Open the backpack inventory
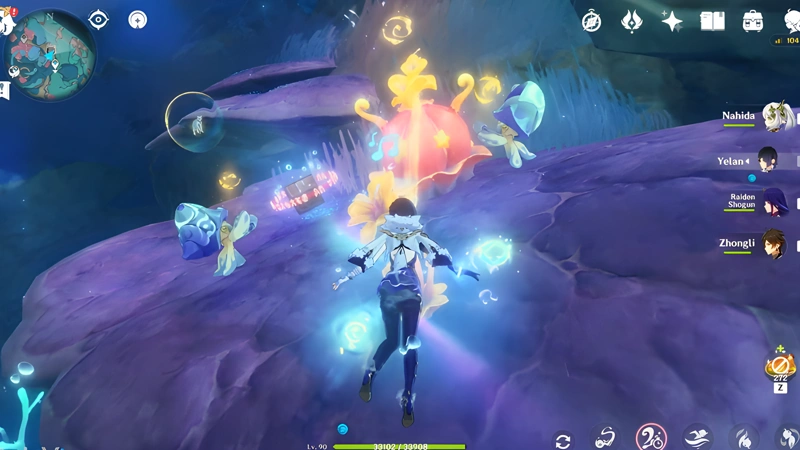The width and height of the screenshot is (800, 450). (752, 20)
